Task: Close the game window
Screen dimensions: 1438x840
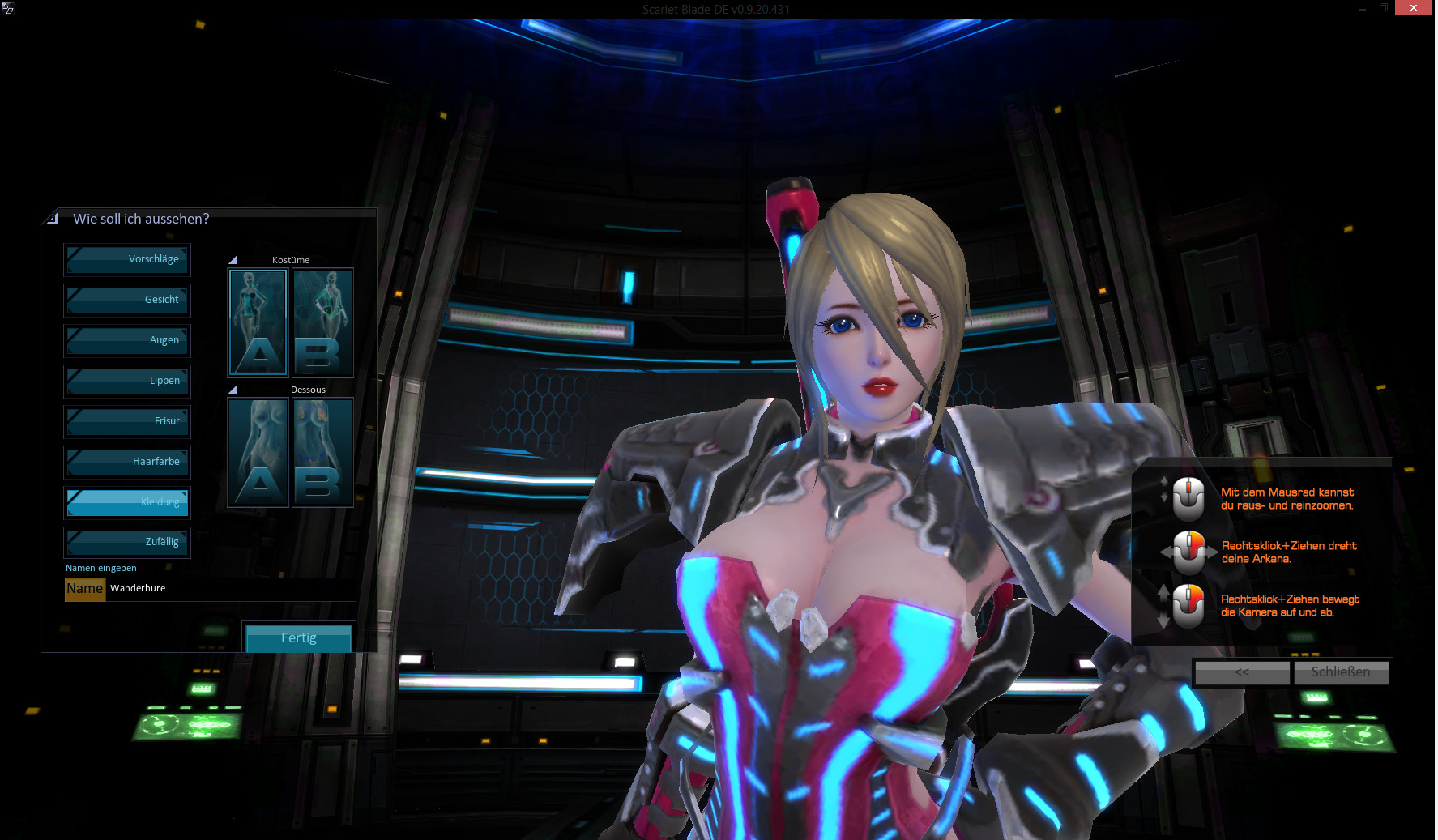Action: 1413,8
